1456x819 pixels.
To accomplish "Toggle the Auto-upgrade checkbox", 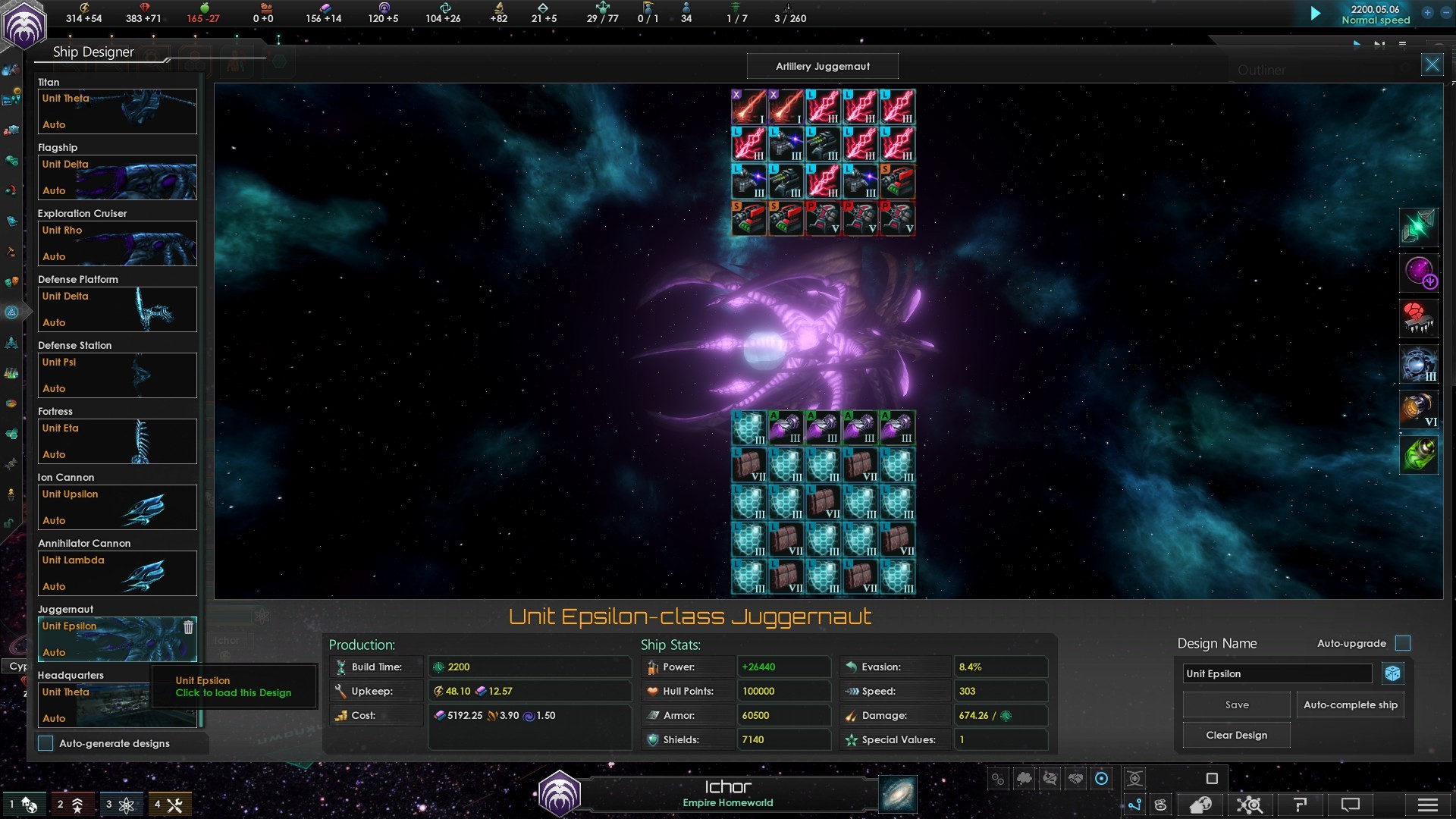I will click(x=1403, y=643).
